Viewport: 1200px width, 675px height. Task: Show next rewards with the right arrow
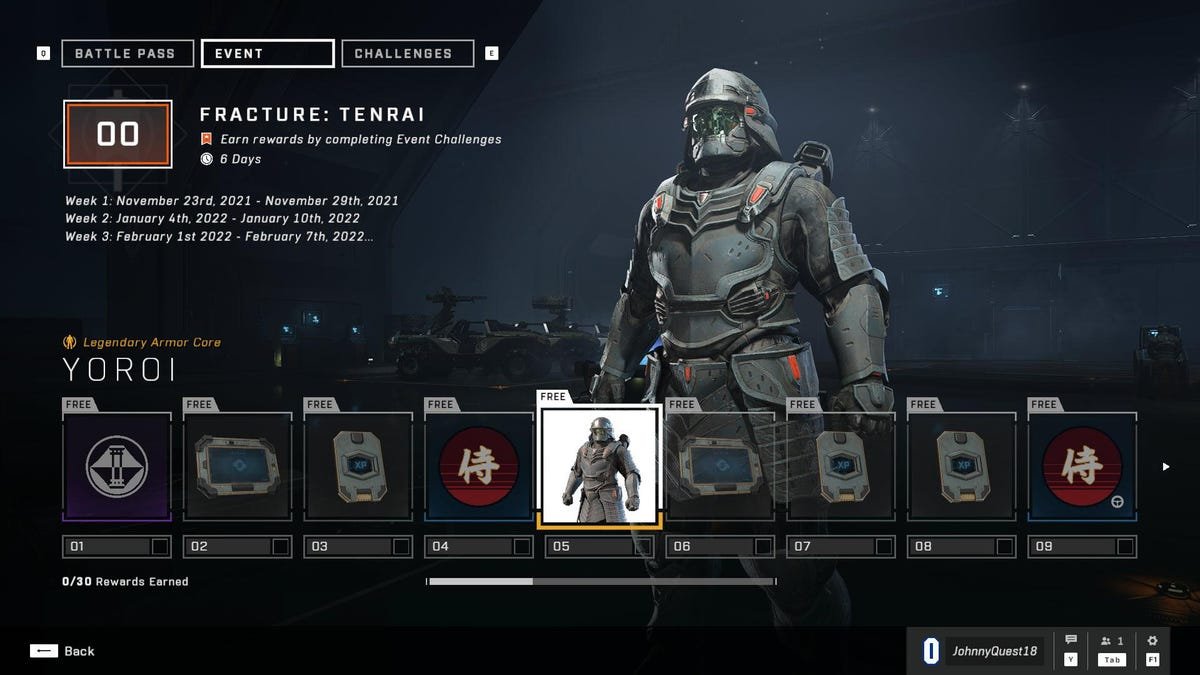(1165, 466)
